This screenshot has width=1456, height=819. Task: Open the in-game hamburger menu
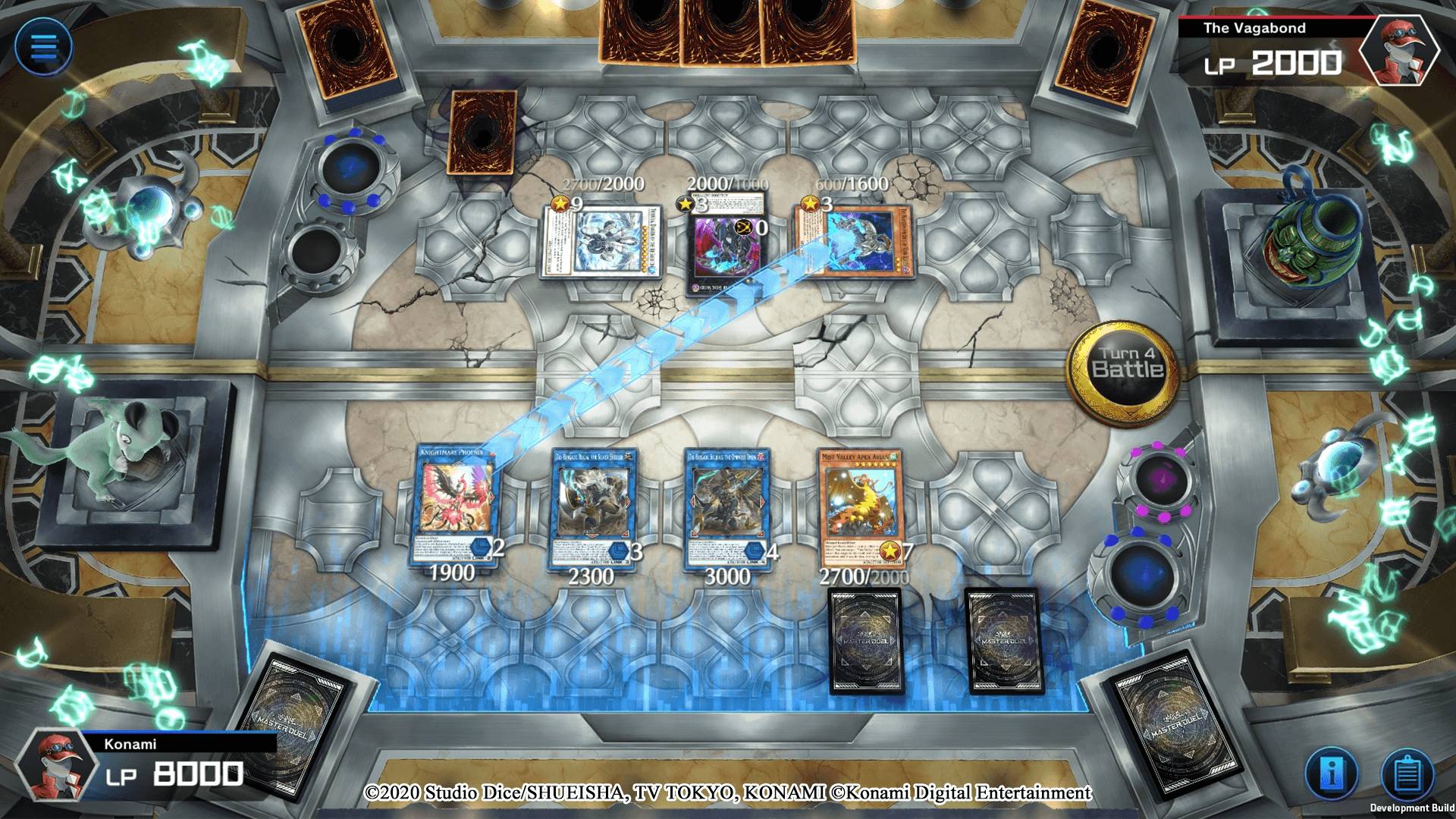(44, 45)
